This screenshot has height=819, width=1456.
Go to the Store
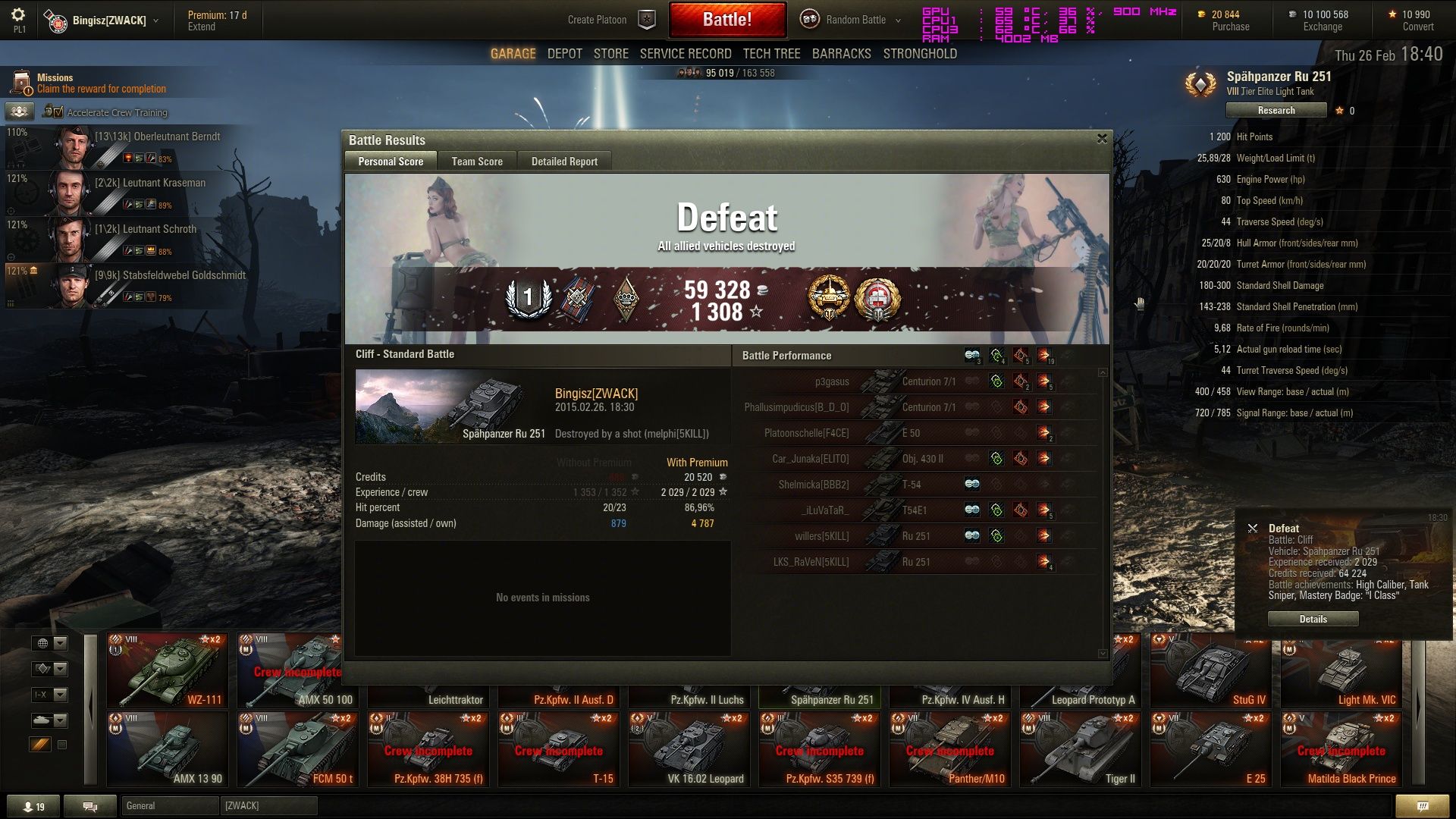coord(610,54)
